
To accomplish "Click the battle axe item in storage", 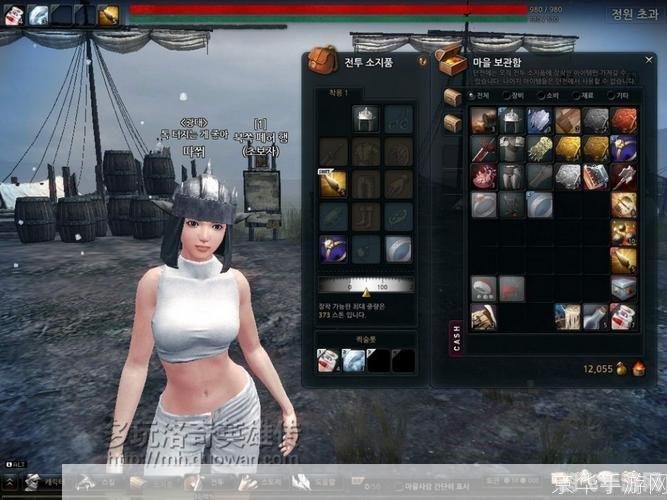I will pos(624,177).
